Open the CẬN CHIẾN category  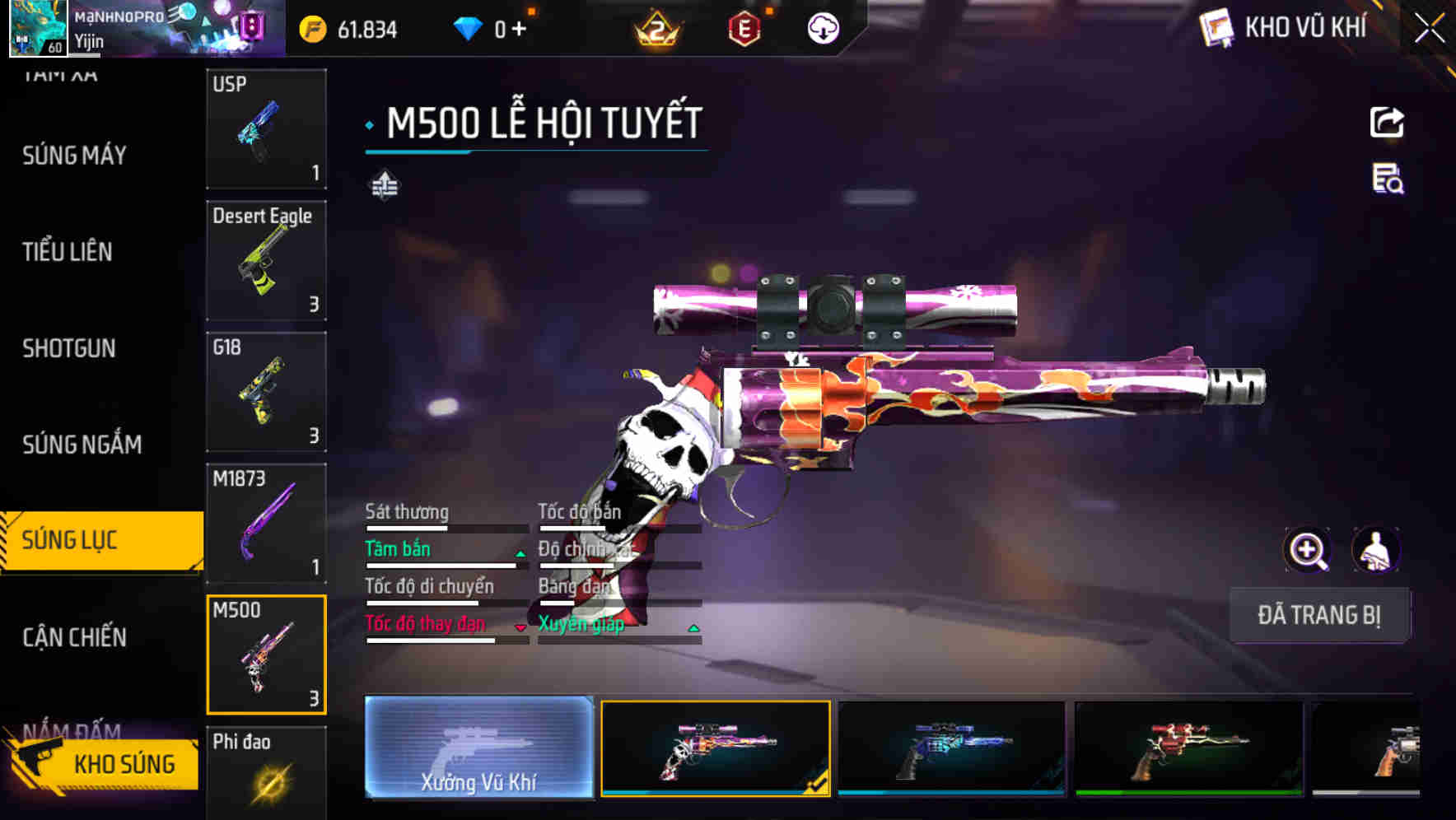(x=73, y=637)
